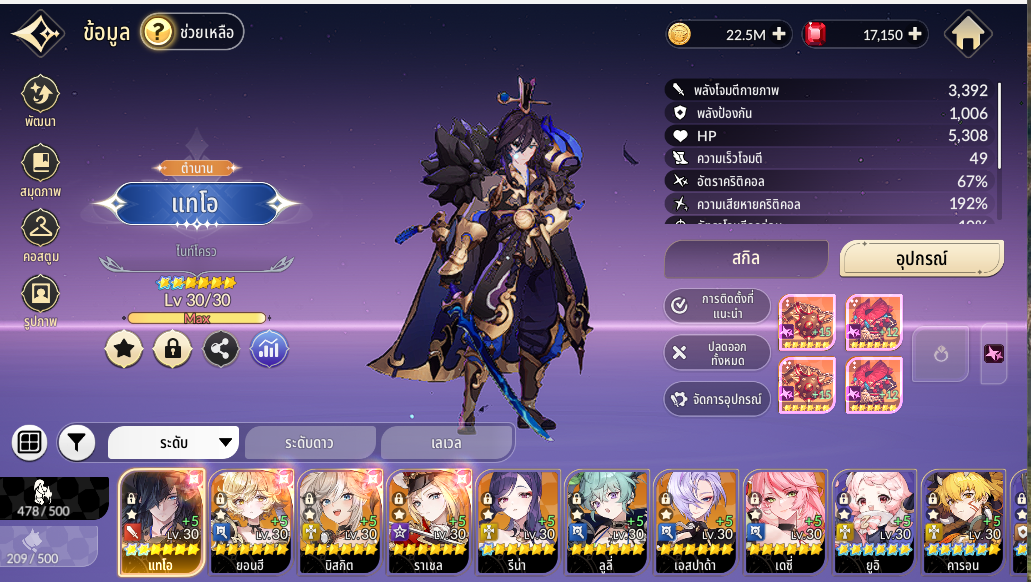
Task: Buy more red gems with plus button
Action: tap(915, 35)
